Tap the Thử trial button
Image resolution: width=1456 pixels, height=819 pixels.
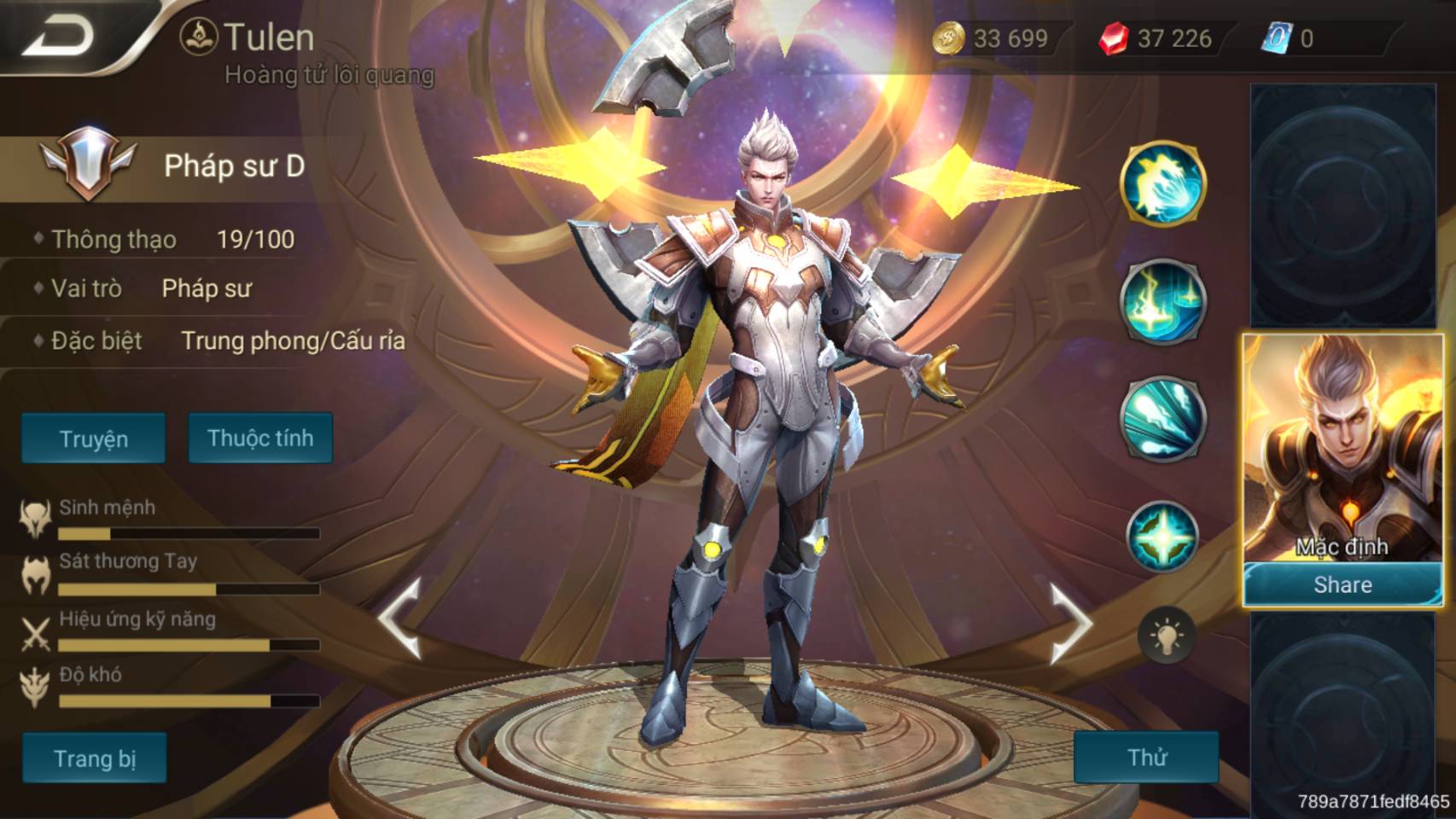coord(1146,757)
